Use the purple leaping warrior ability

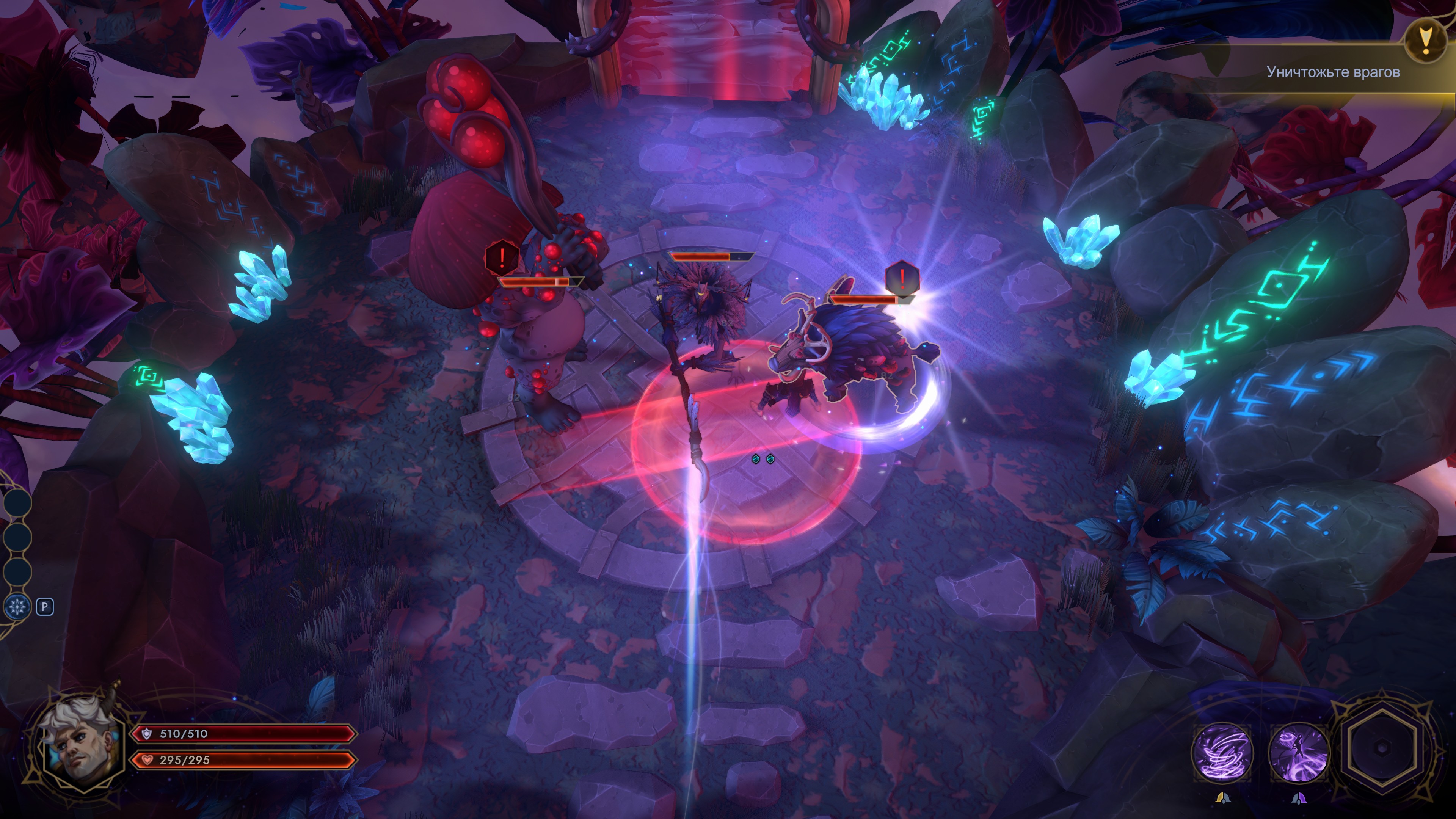[x=1299, y=753]
